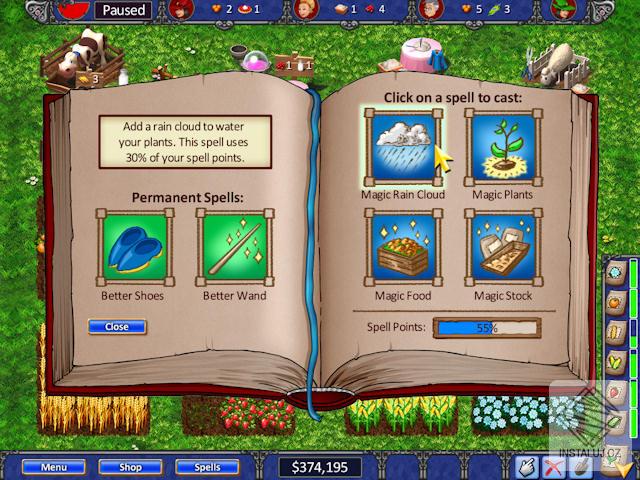Select the blue flower seed packet
The height and width of the screenshot is (480, 640).
(616, 271)
